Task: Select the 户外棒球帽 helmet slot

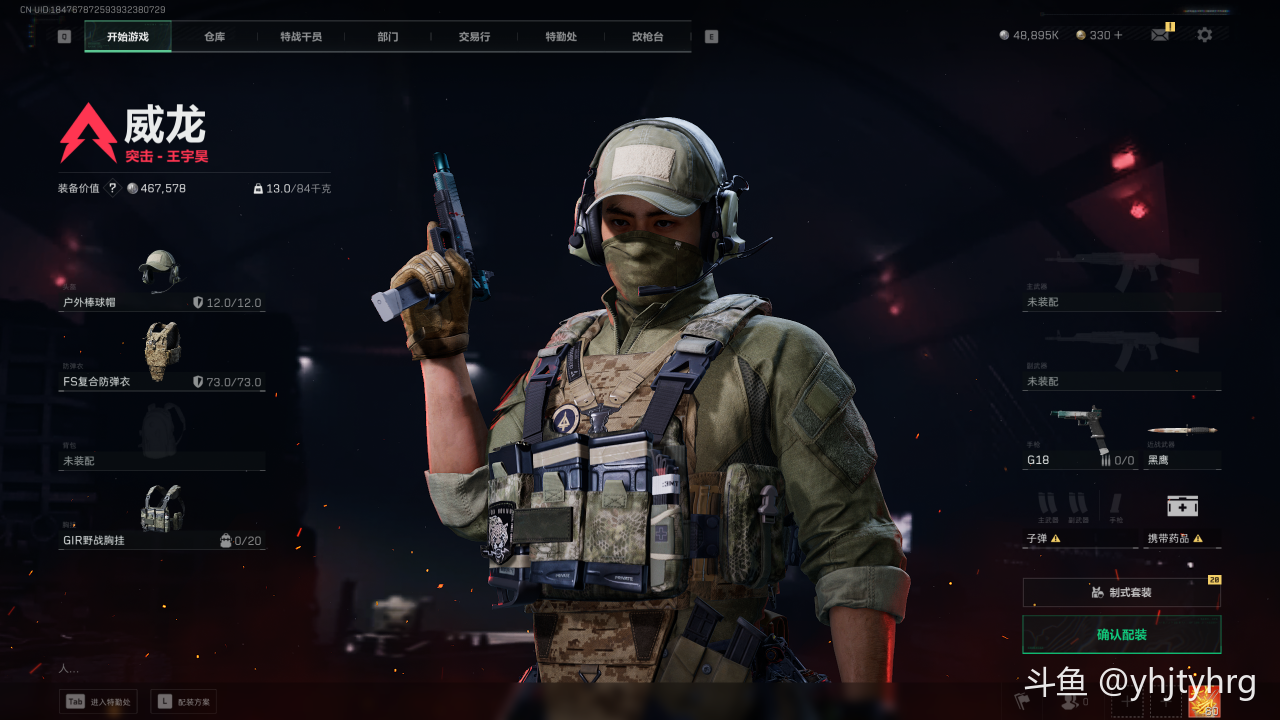Action: pyautogui.click(x=161, y=280)
